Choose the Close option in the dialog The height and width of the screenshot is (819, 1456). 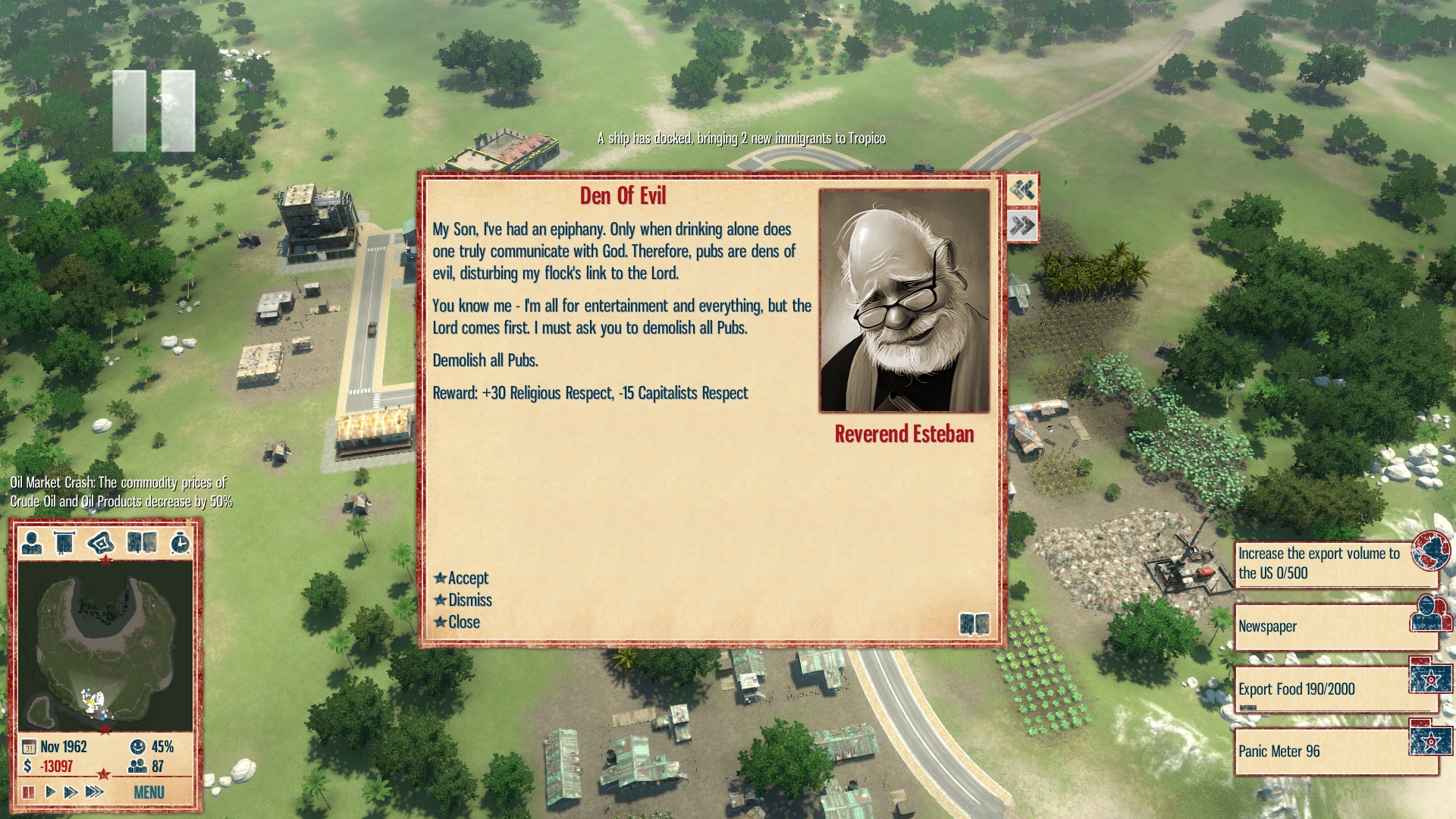(463, 623)
